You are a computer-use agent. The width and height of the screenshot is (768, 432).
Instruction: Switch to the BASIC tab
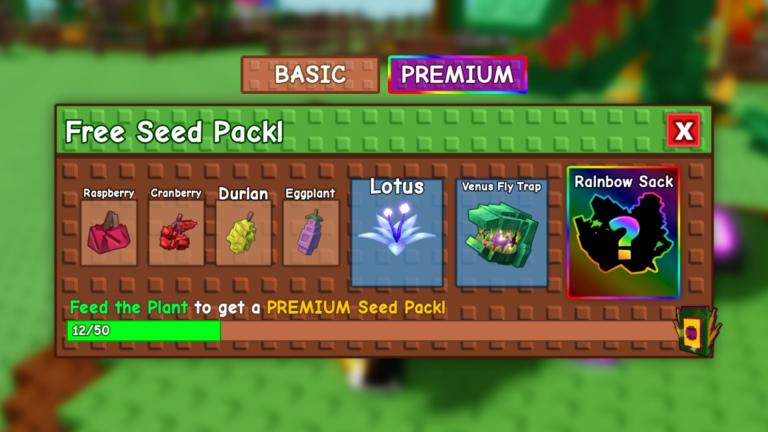tap(310, 74)
